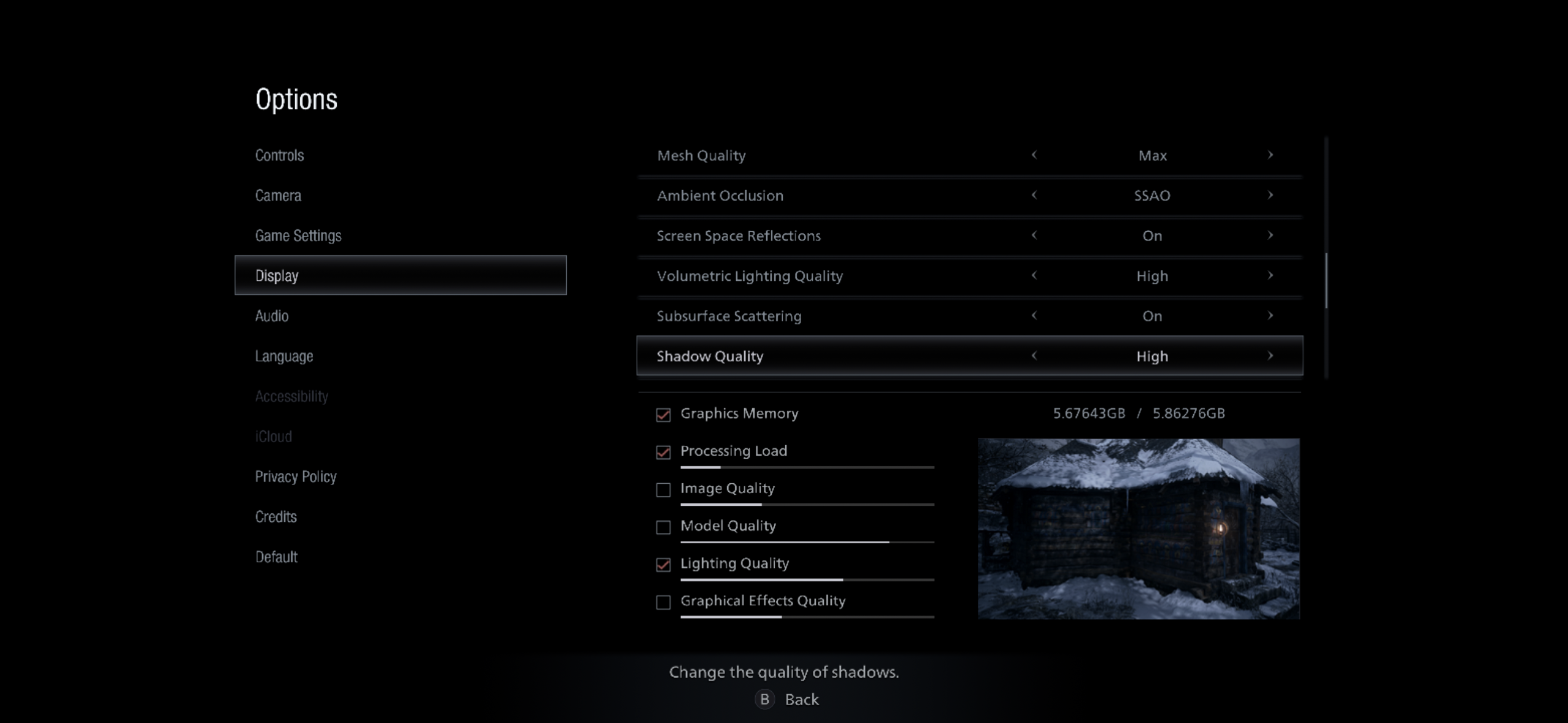1568x723 pixels.
Task: Uncheck the Graphics Memory checkbox
Action: (663, 414)
